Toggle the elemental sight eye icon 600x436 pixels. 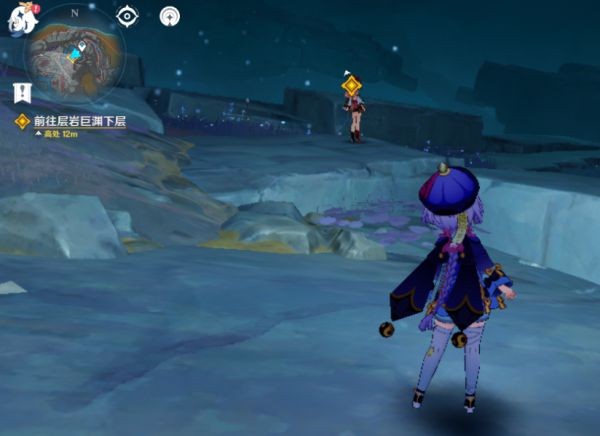tap(127, 16)
